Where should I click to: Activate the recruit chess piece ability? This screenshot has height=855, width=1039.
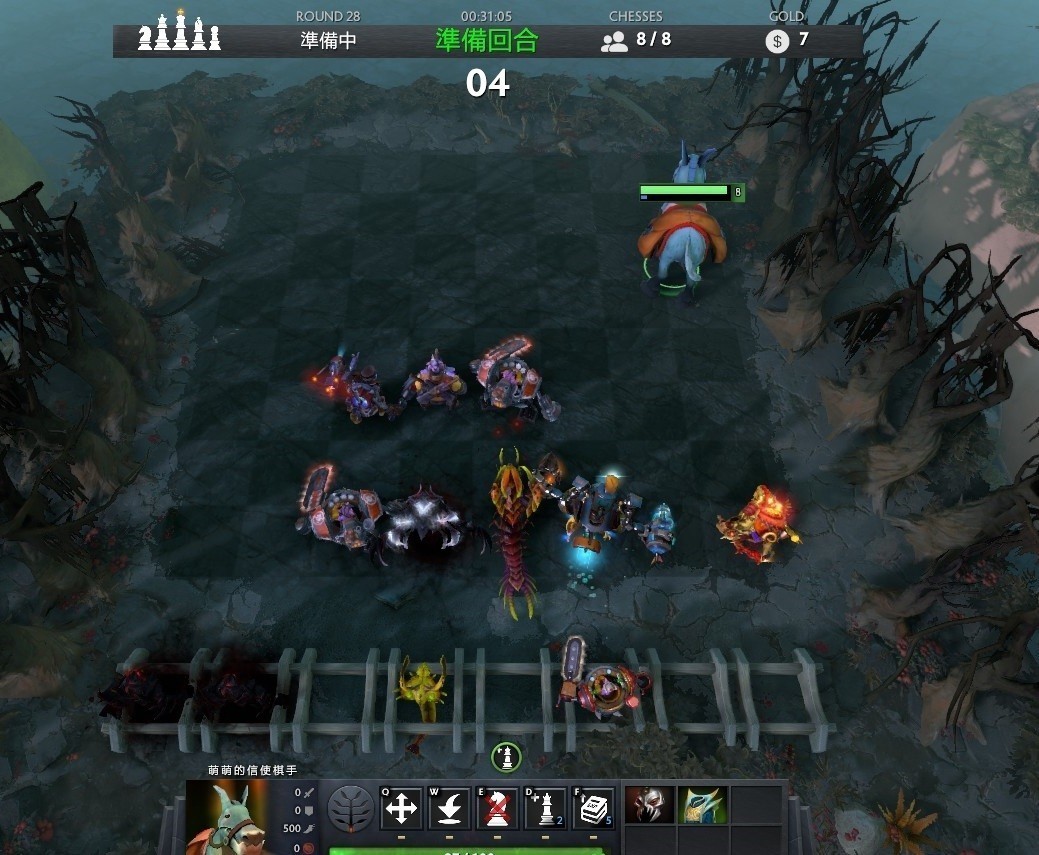545,808
